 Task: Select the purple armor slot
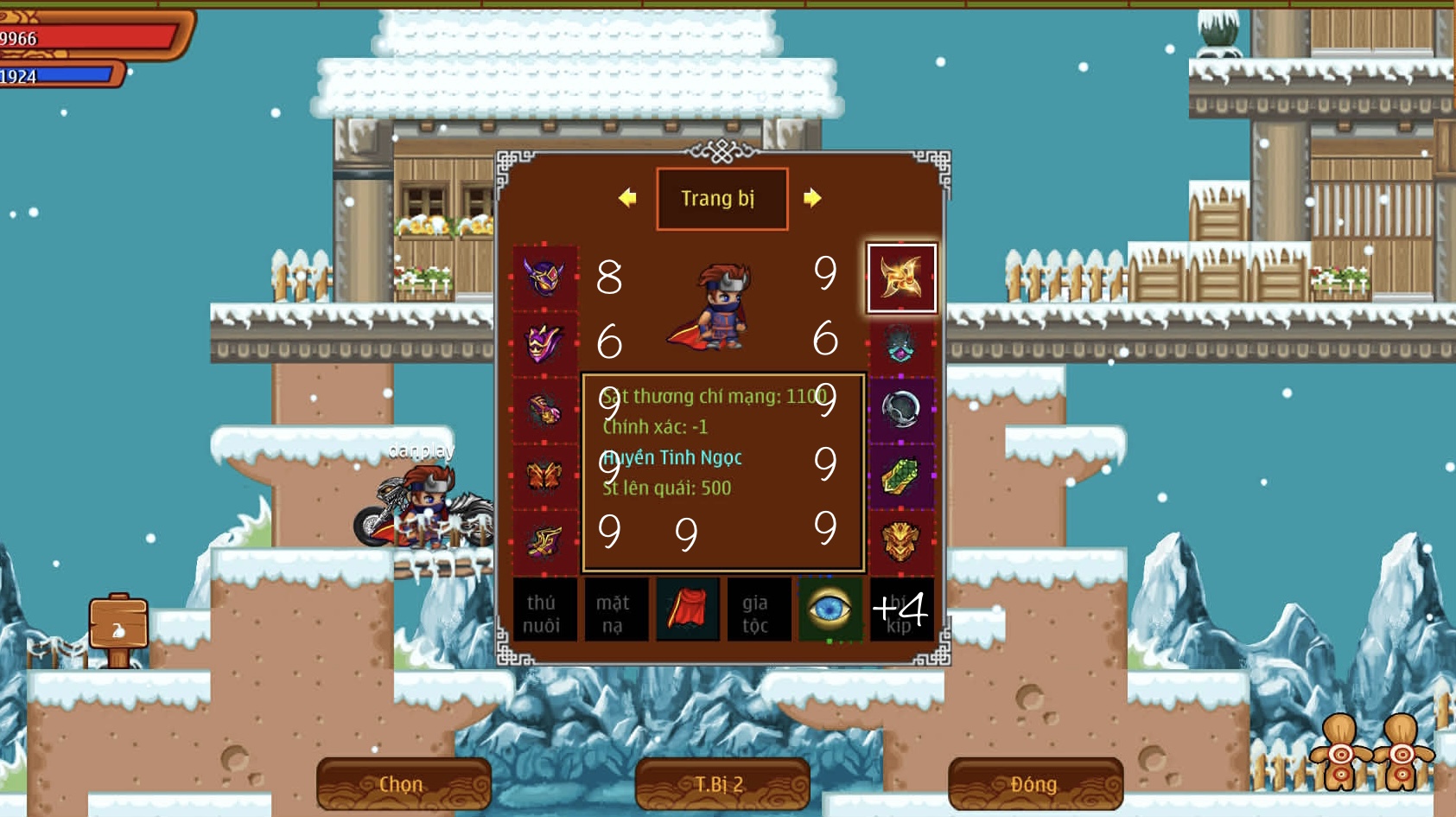[545, 343]
